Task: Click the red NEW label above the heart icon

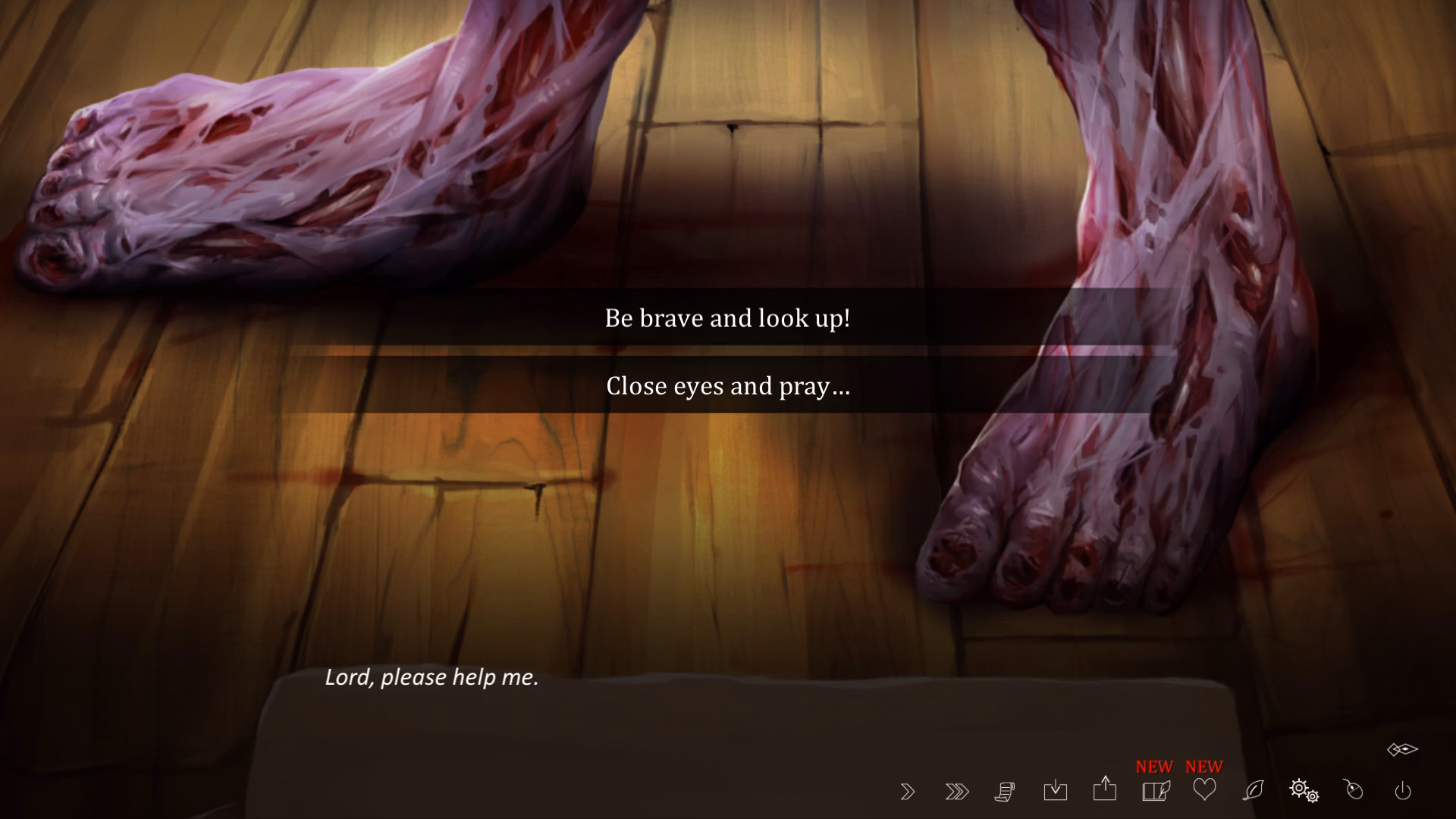Action: tap(1203, 766)
